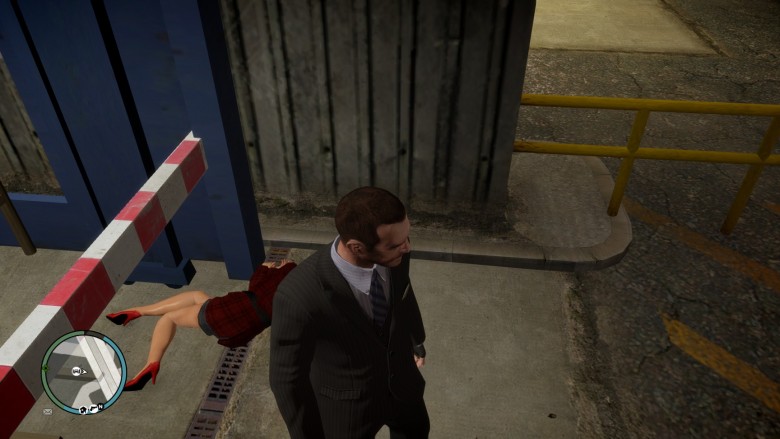
Task: Click the safehouse blip on the radar
Action: (x=83, y=409)
